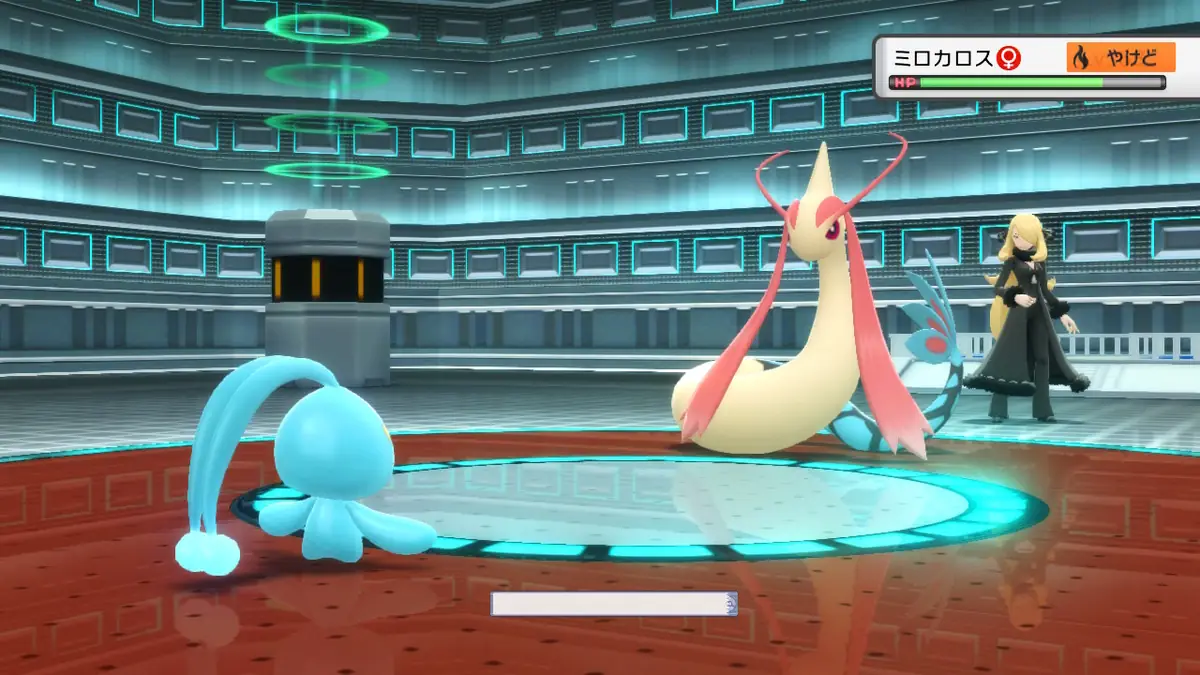Click the empty white text box overlay
The image size is (1200, 675).
click(613, 603)
